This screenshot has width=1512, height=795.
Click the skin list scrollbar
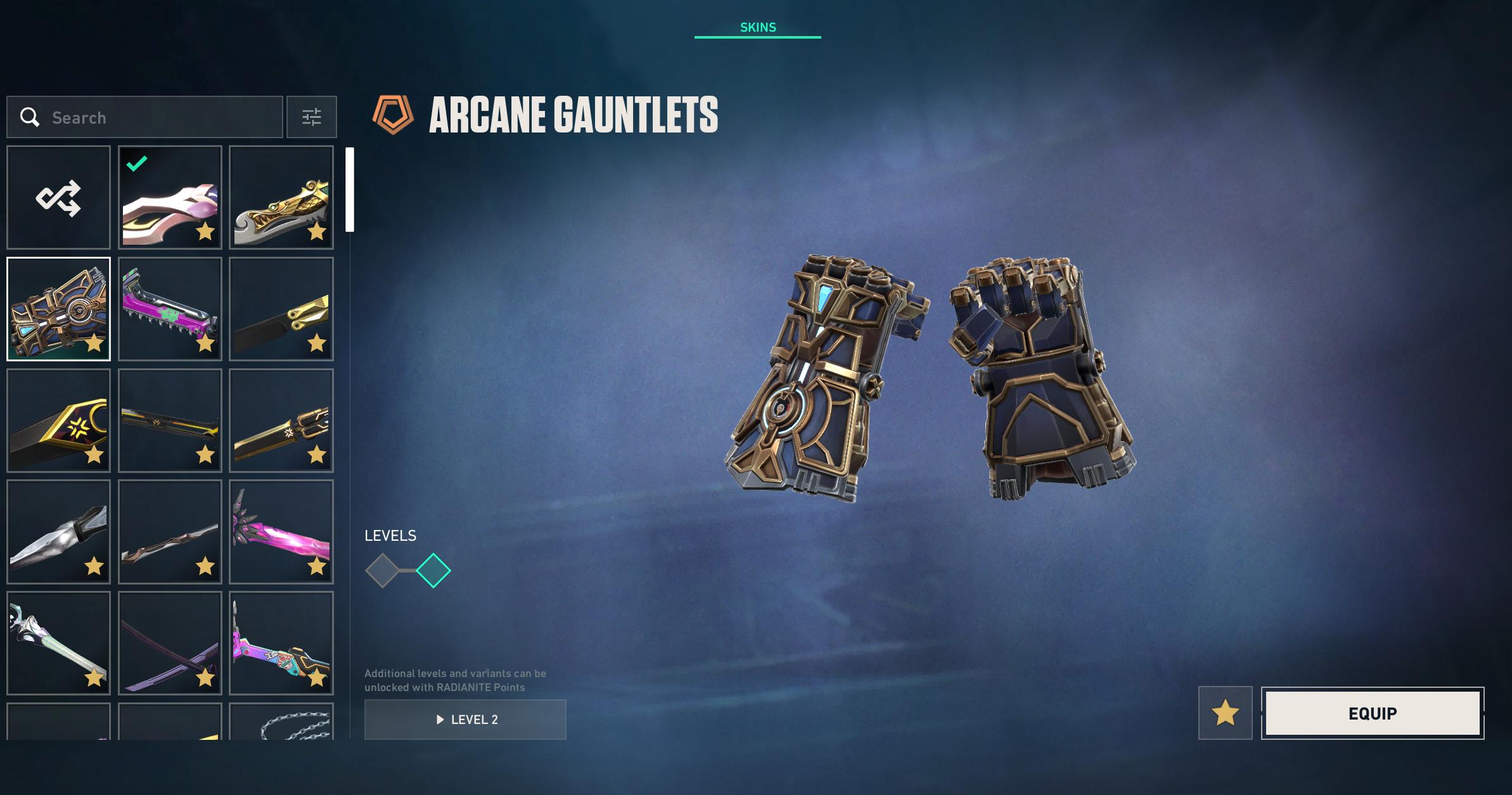coord(349,190)
